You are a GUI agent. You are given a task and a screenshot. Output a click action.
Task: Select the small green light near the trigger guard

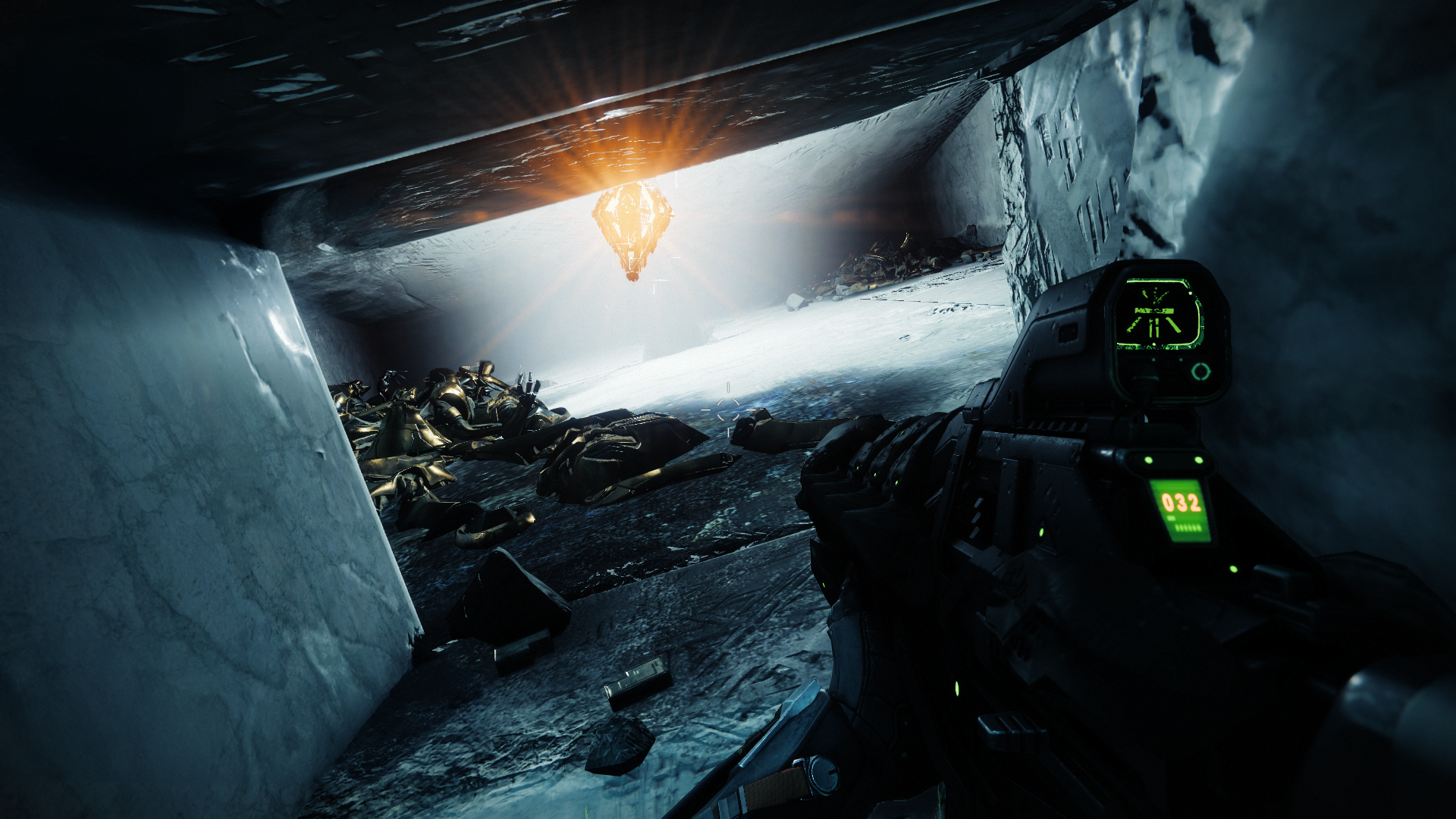(1042, 532)
